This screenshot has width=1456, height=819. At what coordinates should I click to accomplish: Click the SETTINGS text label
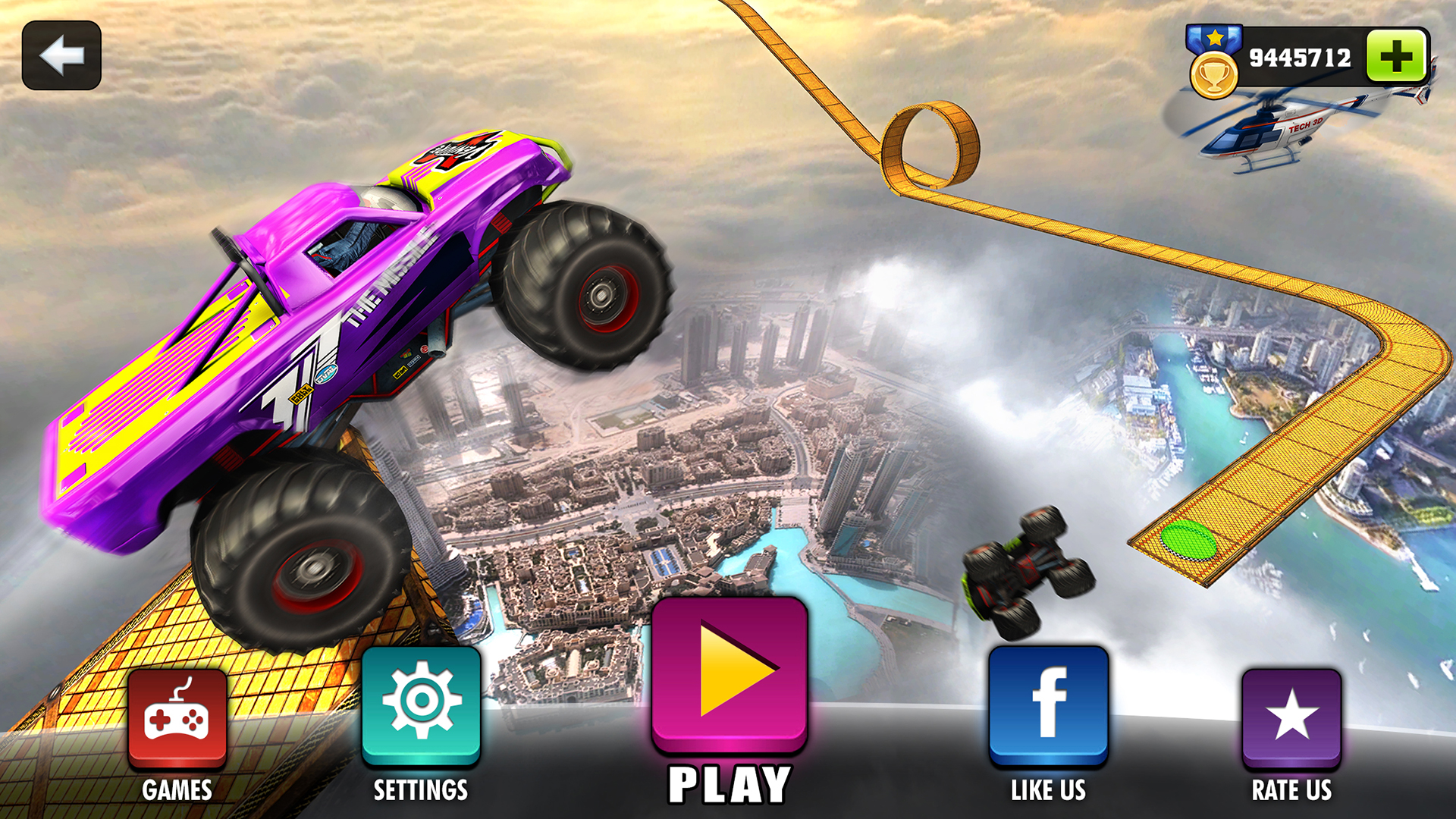(x=422, y=789)
